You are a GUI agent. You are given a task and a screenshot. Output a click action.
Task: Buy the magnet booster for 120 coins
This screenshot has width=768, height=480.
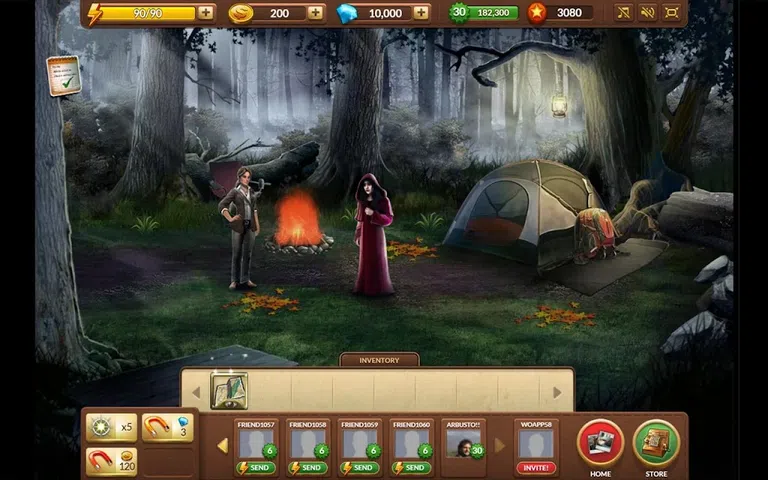pos(111,462)
